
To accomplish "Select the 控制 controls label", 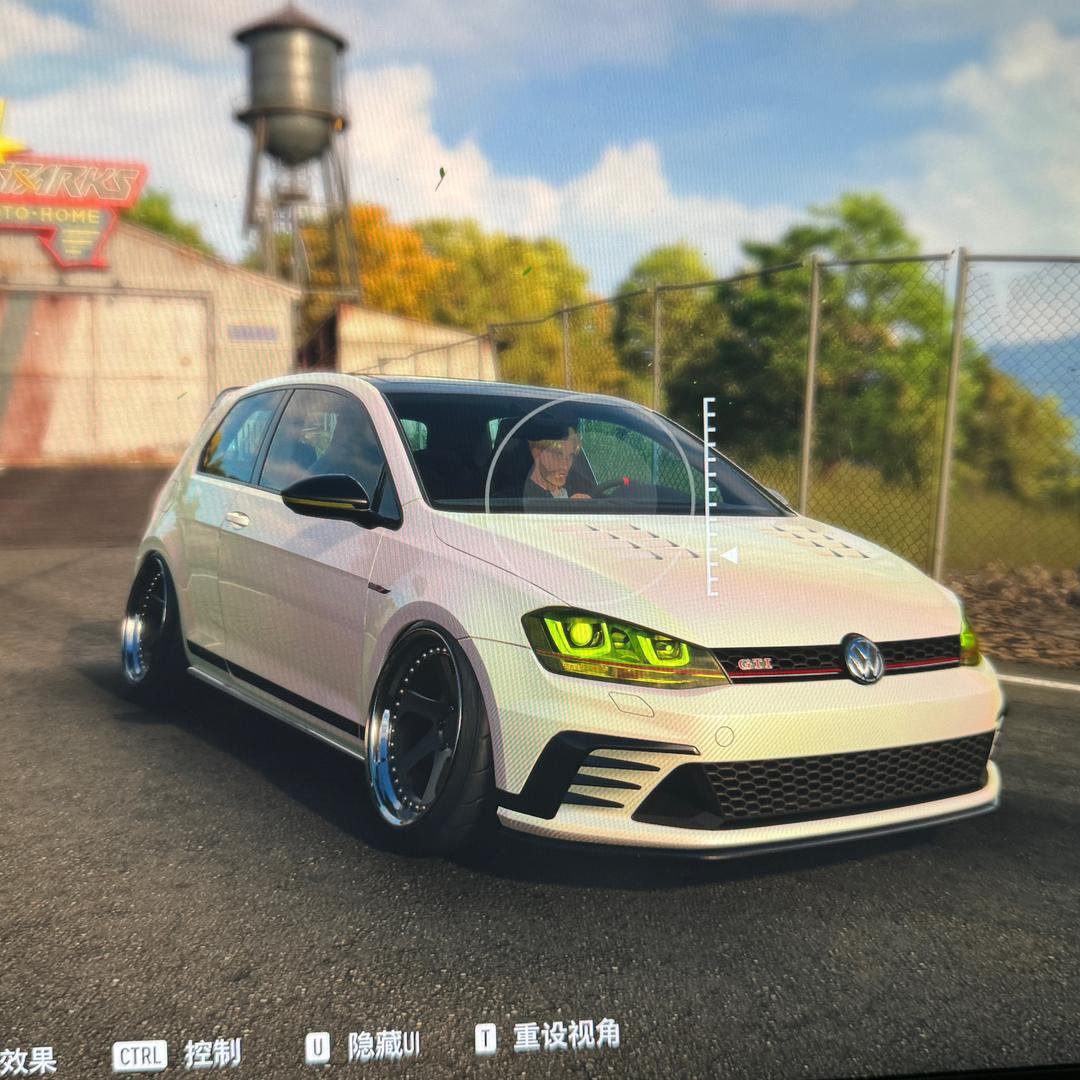I will (212, 1053).
